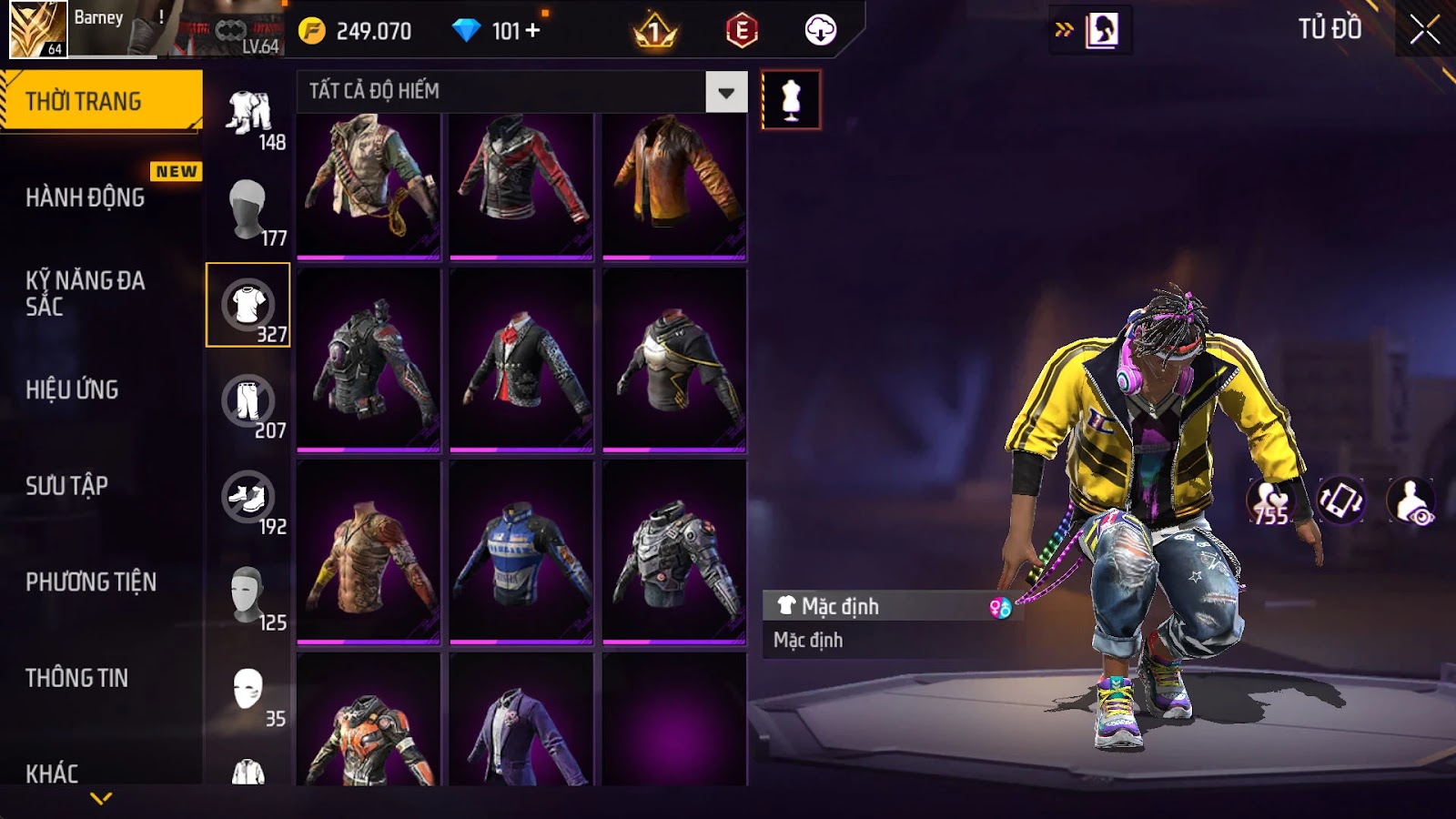Go to the SƯU TẬP tab
1456x819 pixels.
pyautogui.click(x=67, y=486)
